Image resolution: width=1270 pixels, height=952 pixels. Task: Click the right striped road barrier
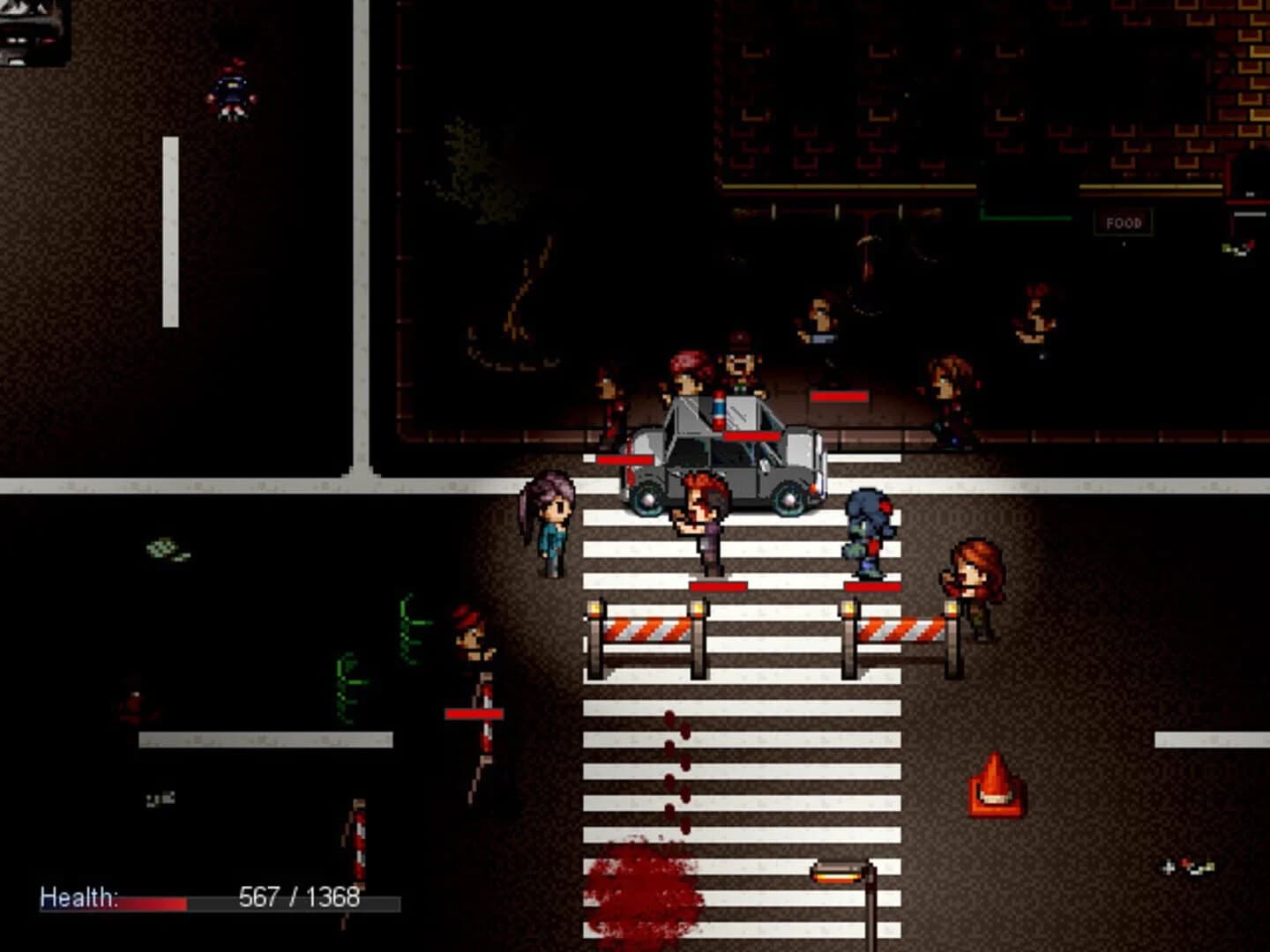900,630
